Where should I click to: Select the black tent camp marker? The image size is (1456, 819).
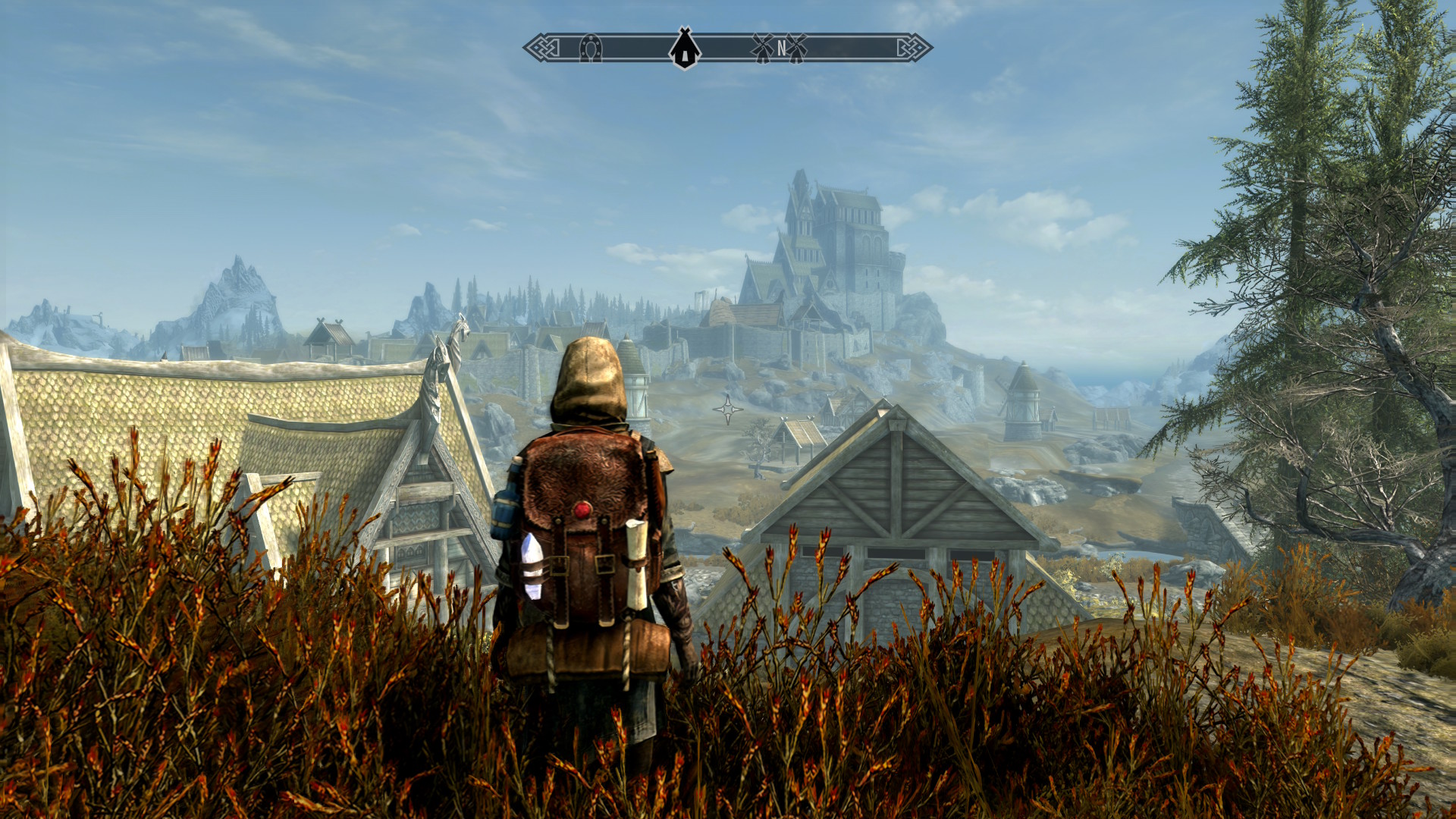point(685,48)
